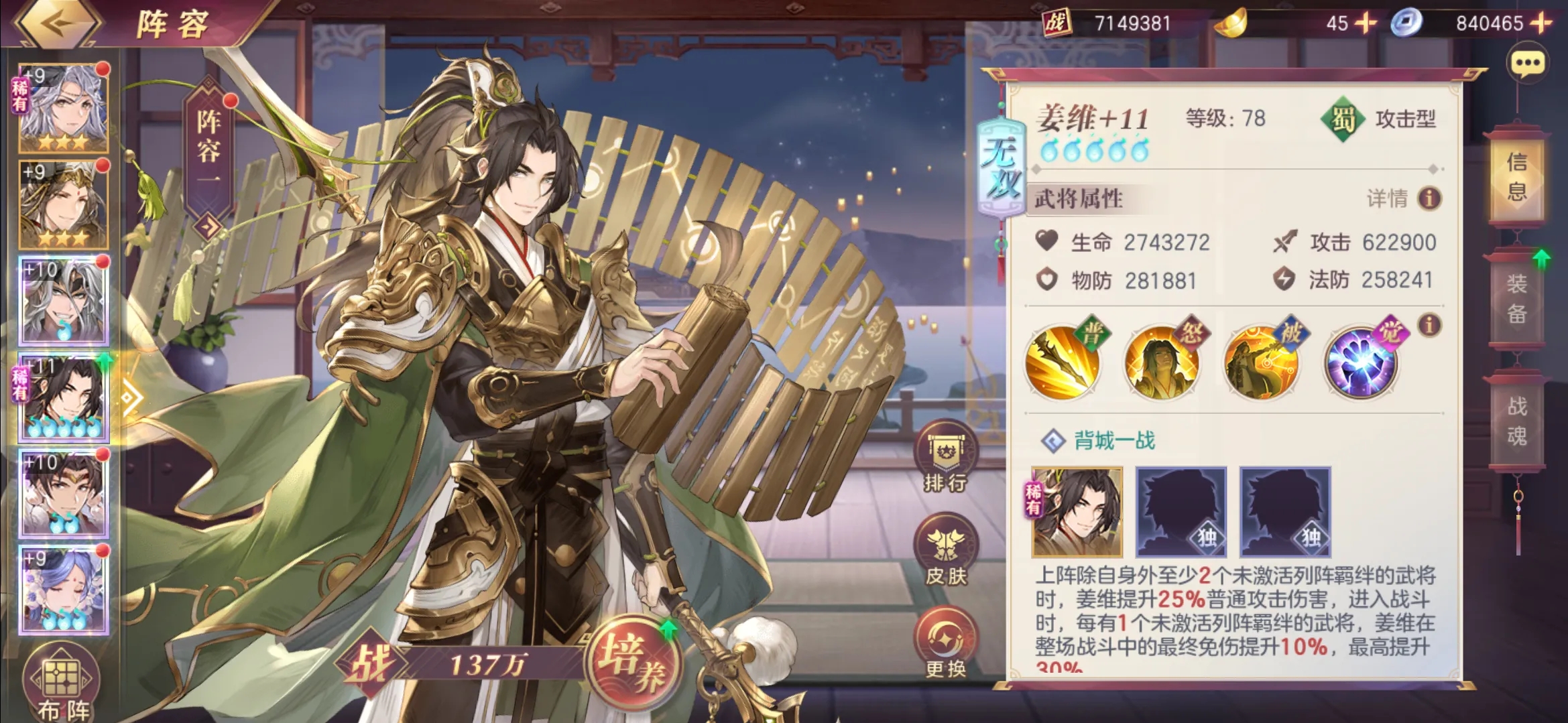Select the normal attack (普) skill icon
The height and width of the screenshot is (723, 1568).
1061,363
